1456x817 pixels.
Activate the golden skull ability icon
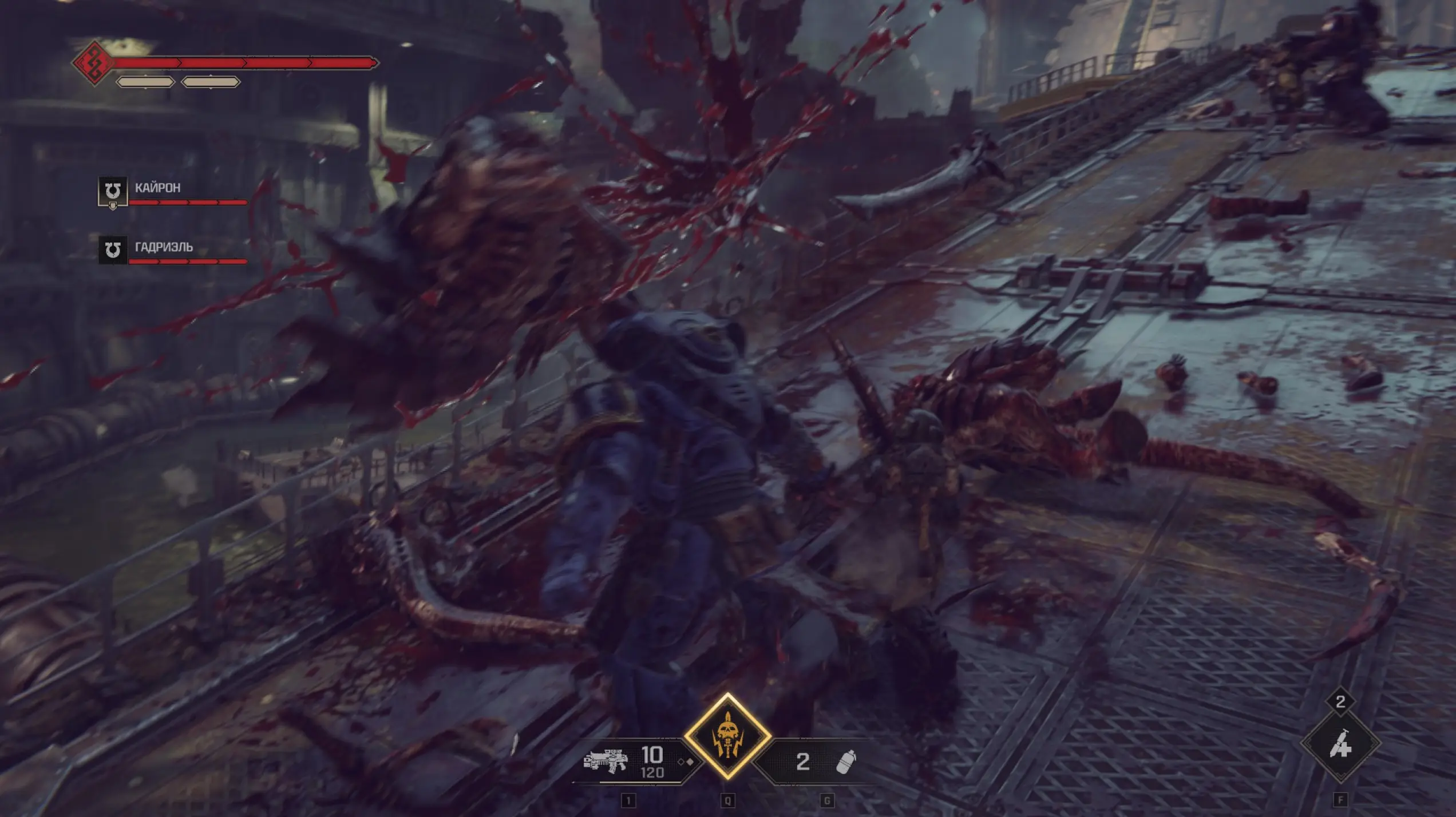[727, 736]
